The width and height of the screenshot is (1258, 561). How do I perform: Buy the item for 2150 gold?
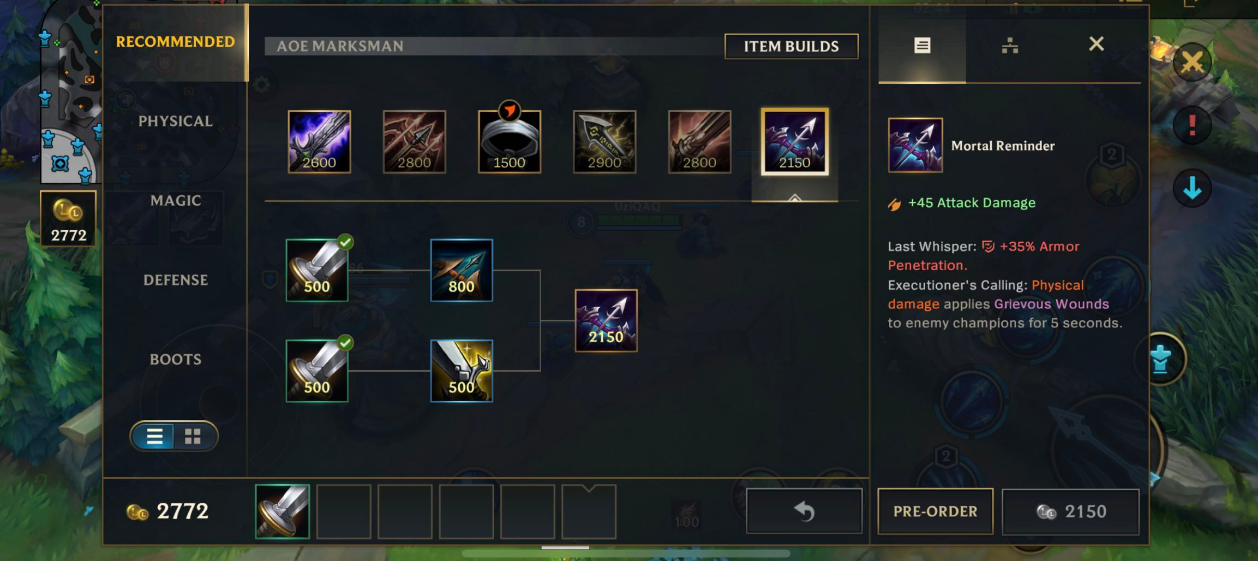click(x=1070, y=511)
